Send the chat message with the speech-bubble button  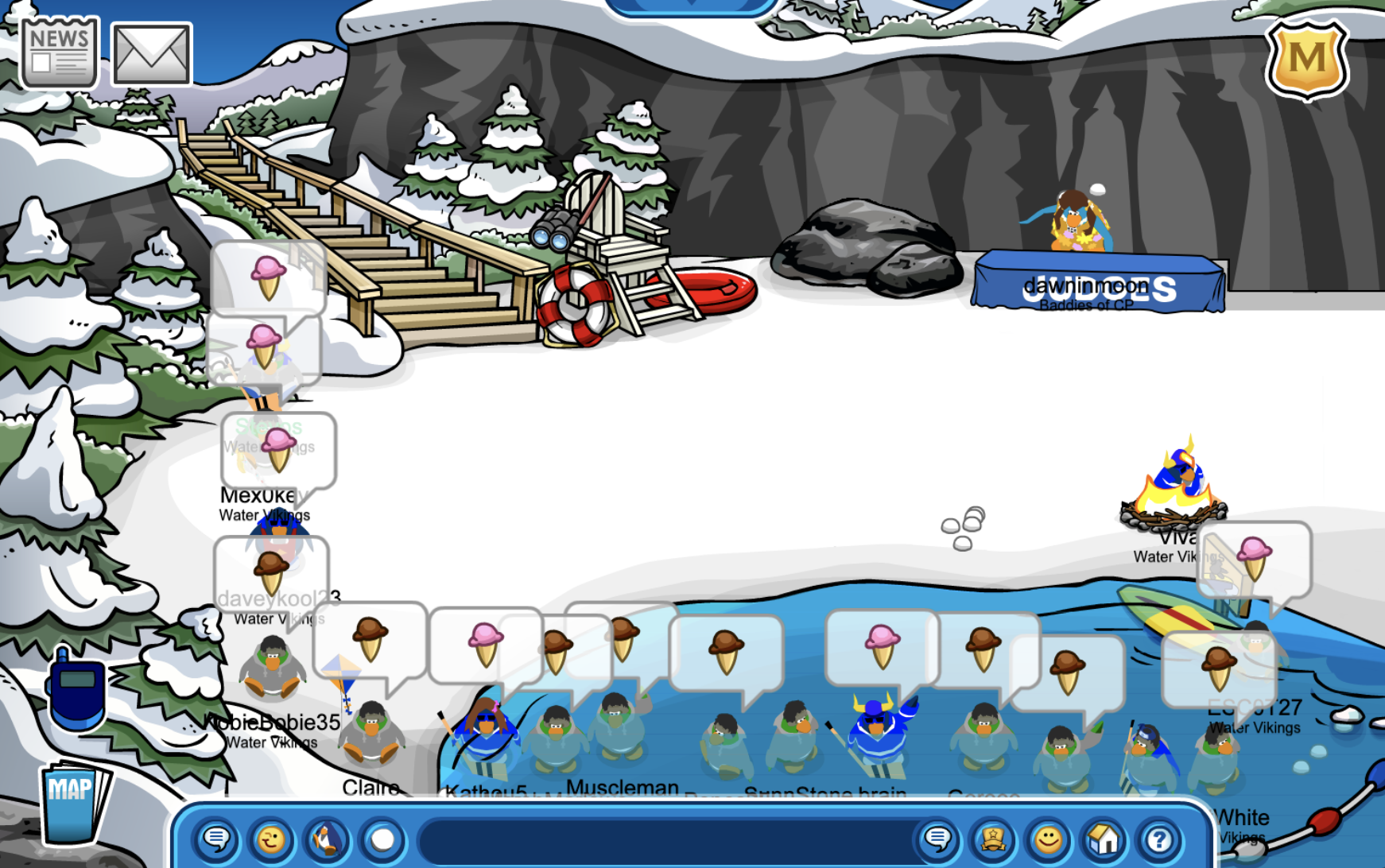tap(938, 839)
